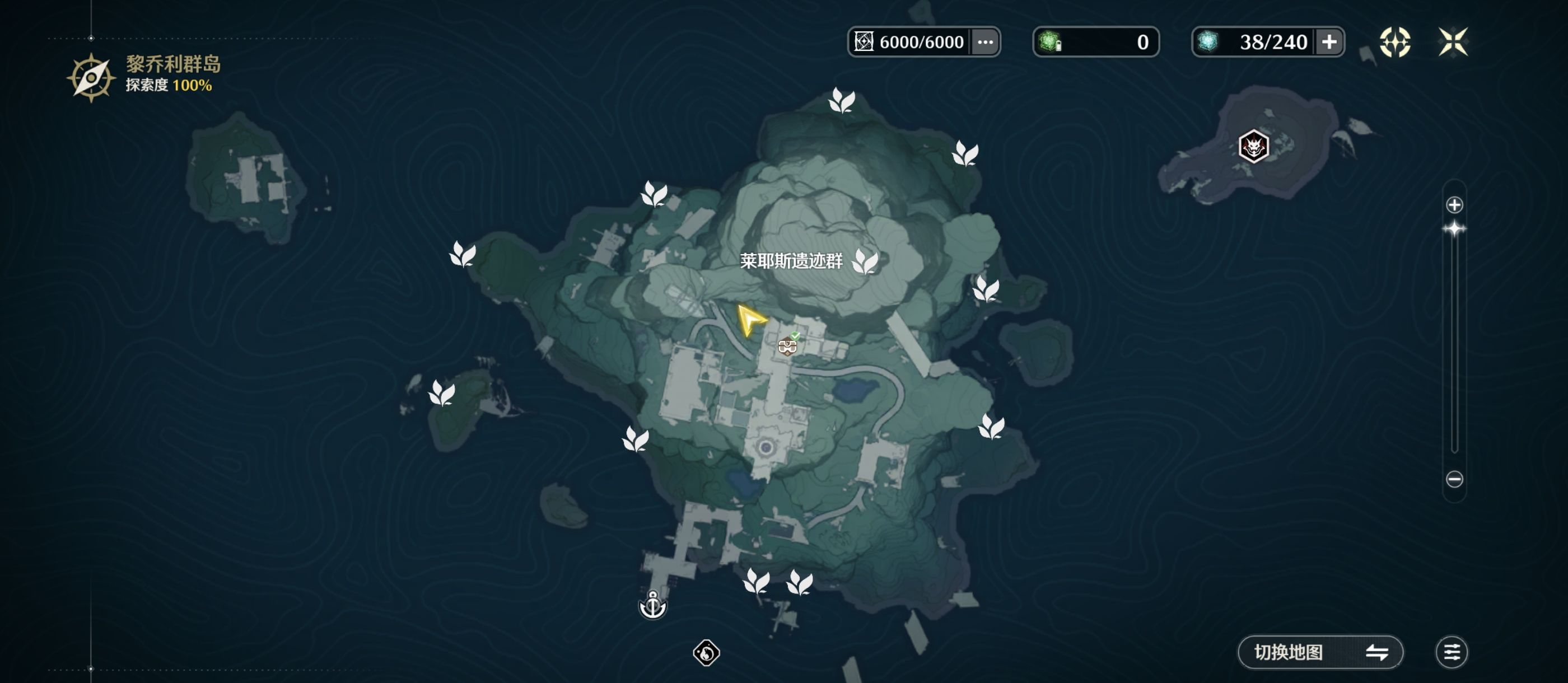Image resolution: width=1568 pixels, height=683 pixels.
Task: Select the plant marker on small western islet
Action: (x=442, y=392)
